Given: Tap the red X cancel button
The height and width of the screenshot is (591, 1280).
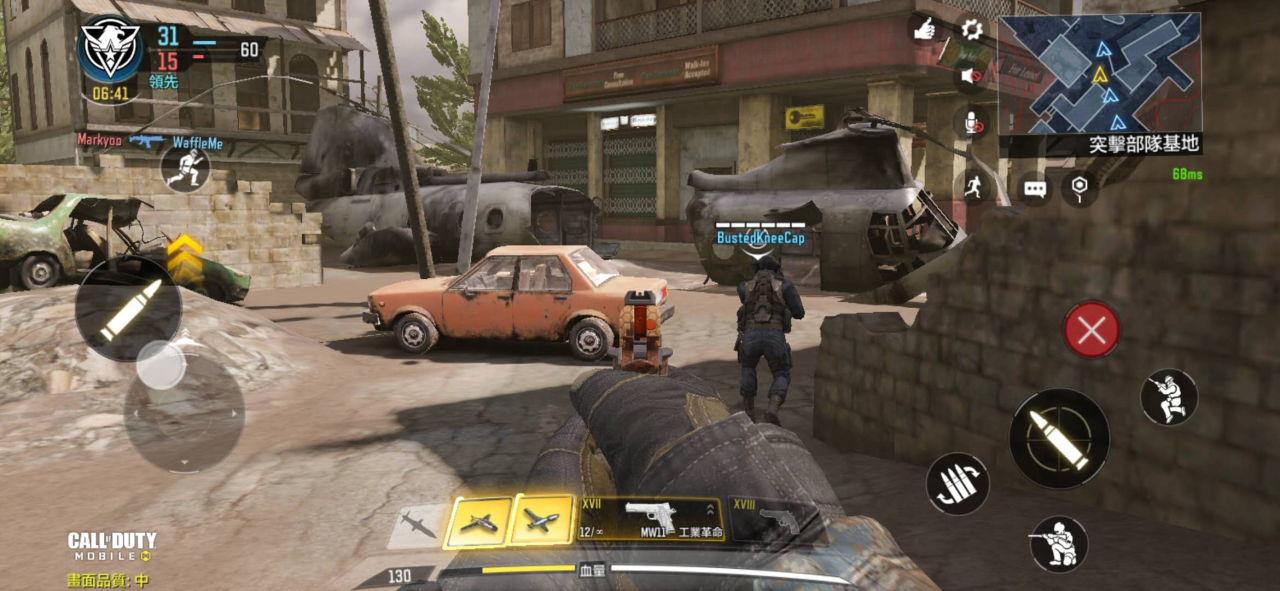Looking at the screenshot, I should pos(1091,330).
